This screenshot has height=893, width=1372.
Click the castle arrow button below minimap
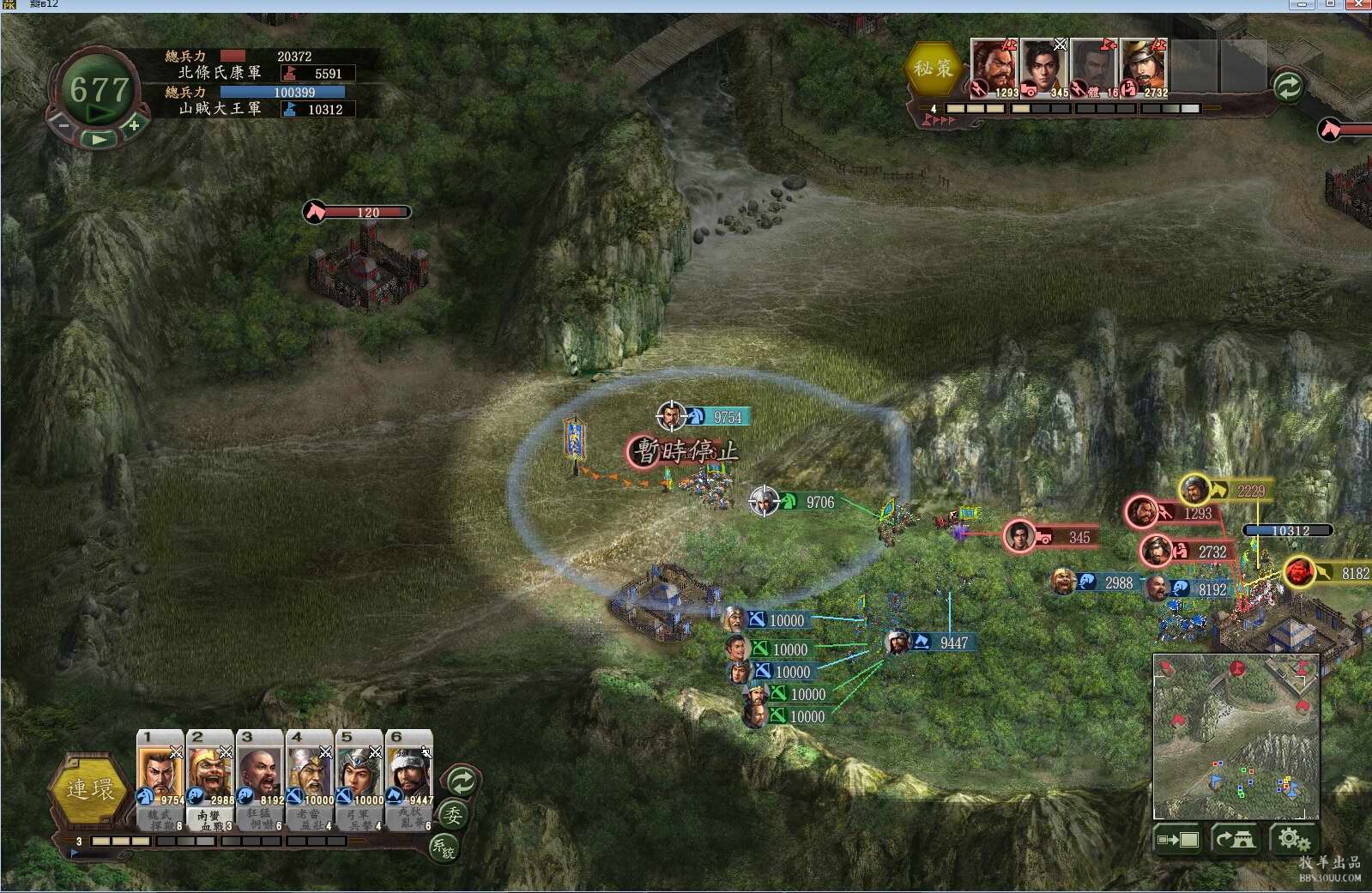tap(1235, 839)
